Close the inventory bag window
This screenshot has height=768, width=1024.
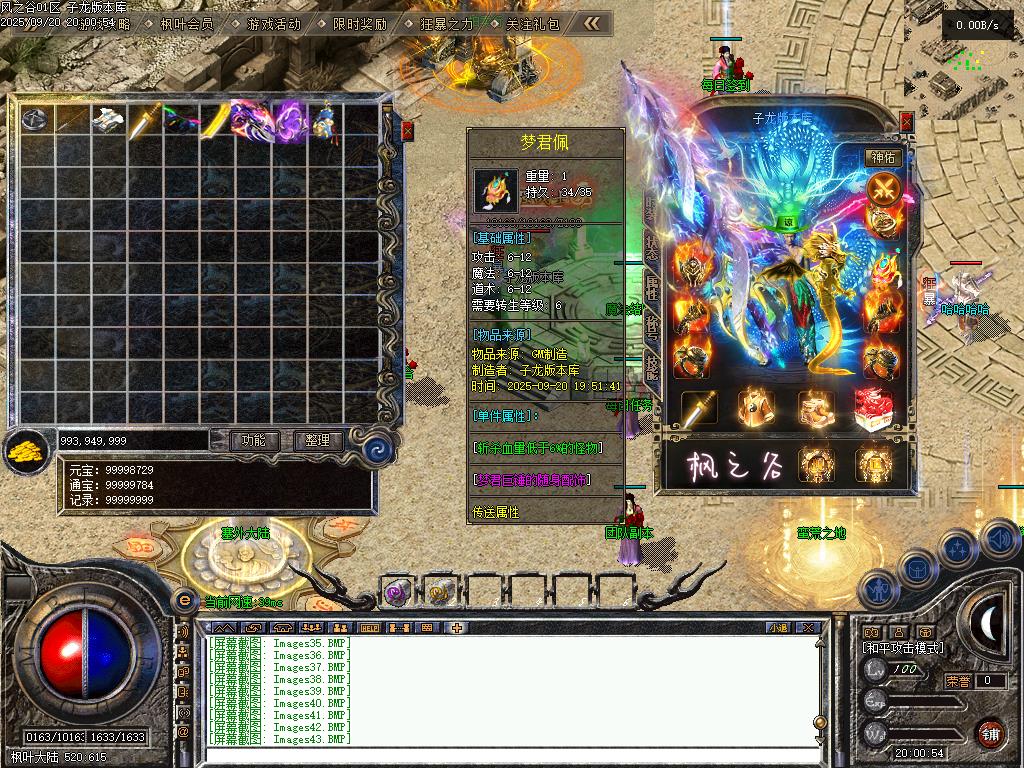[407, 130]
